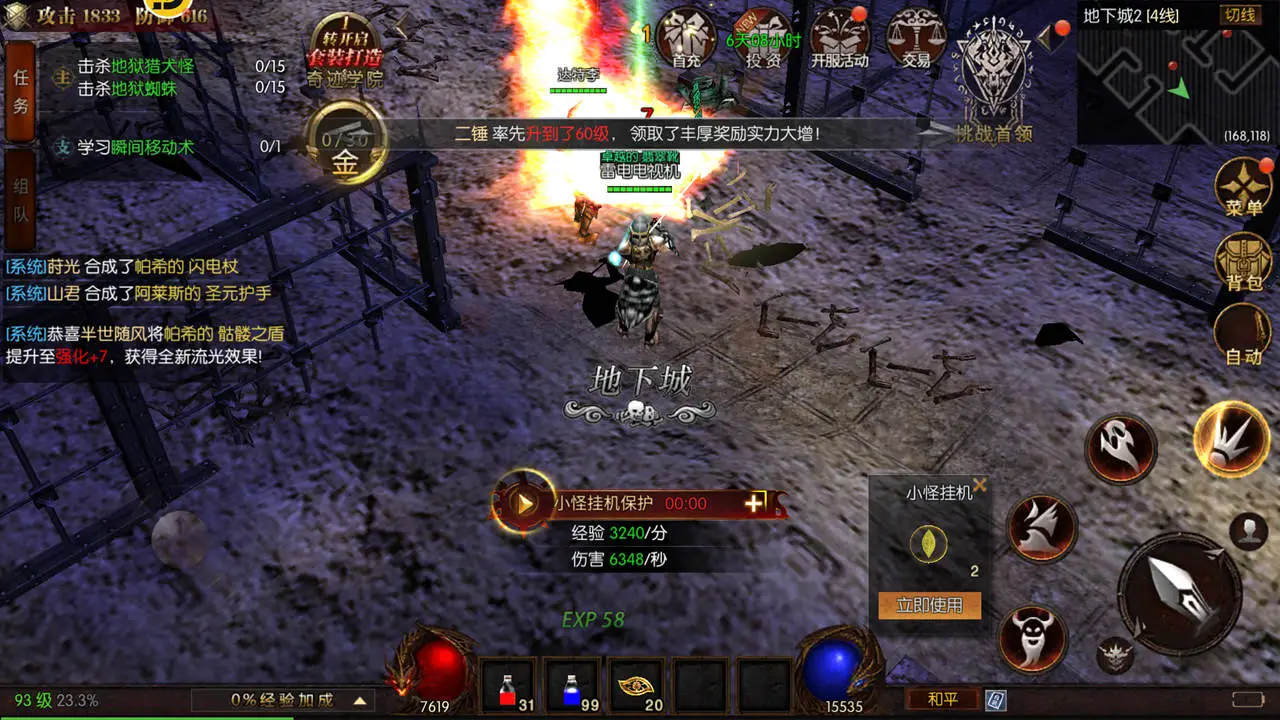The height and width of the screenshot is (720, 1280).
Task: Open the 奇迹学院 academy icon
Action: pyautogui.click(x=345, y=50)
